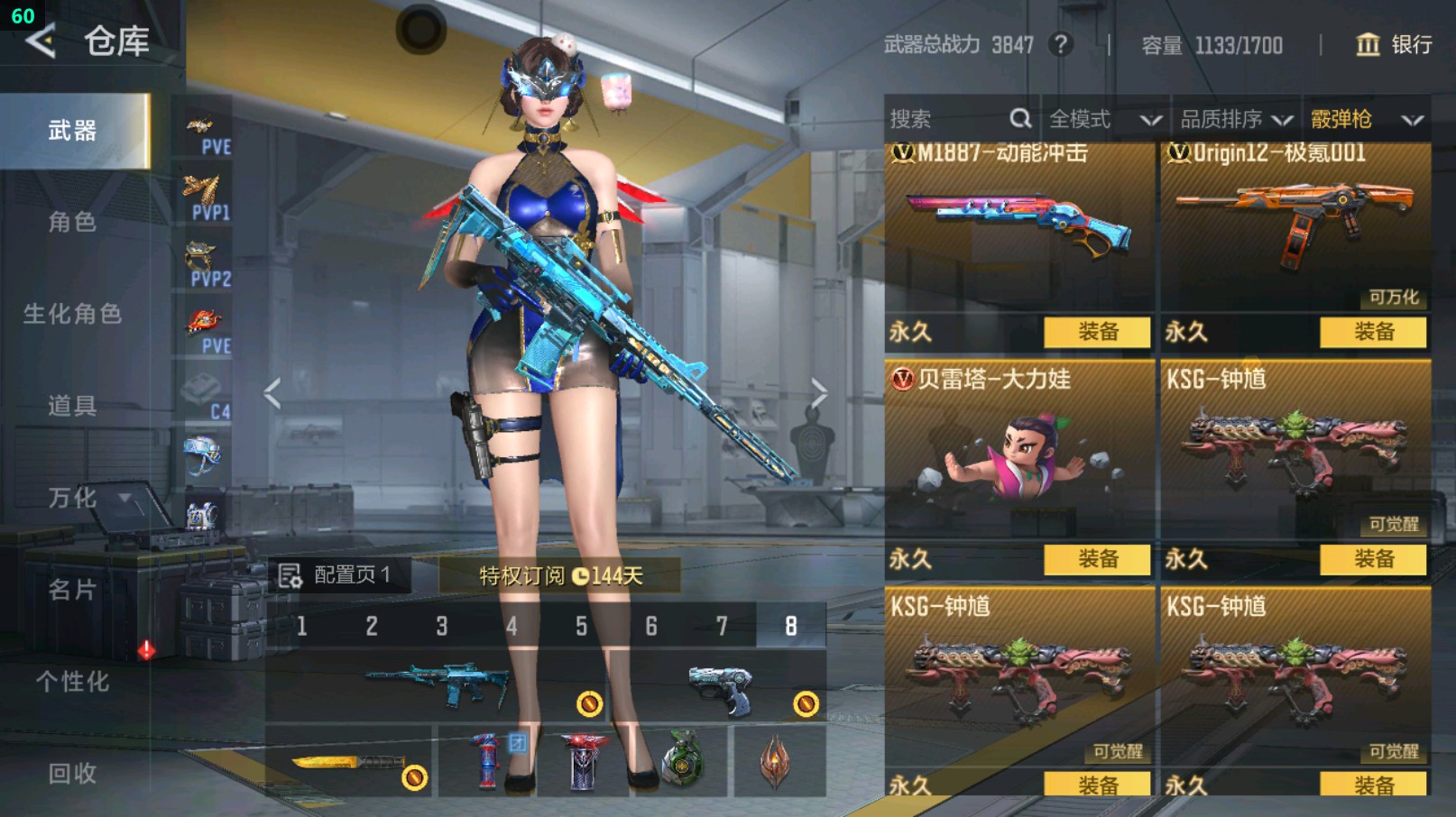This screenshot has width=1456, height=817.
Task: Click the search magnifier icon
Action: (x=1020, y=118)
